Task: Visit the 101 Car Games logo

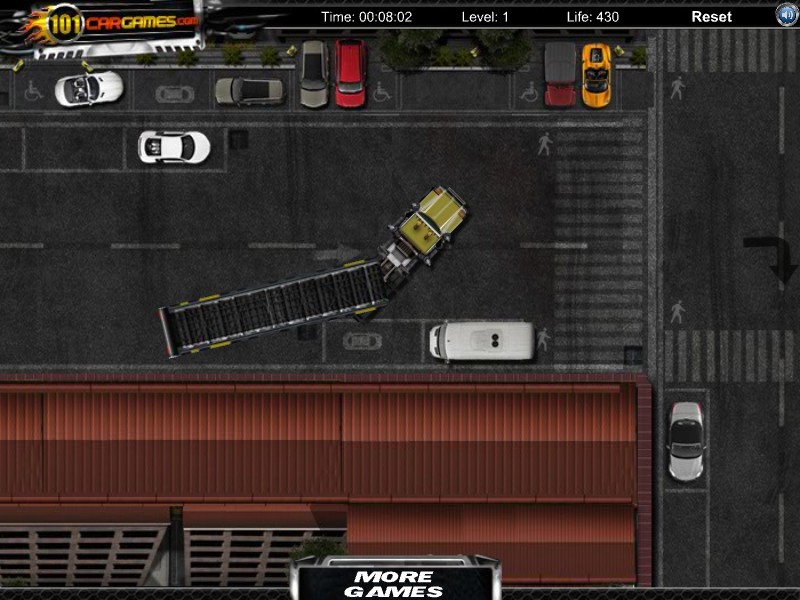Action: 112,23
